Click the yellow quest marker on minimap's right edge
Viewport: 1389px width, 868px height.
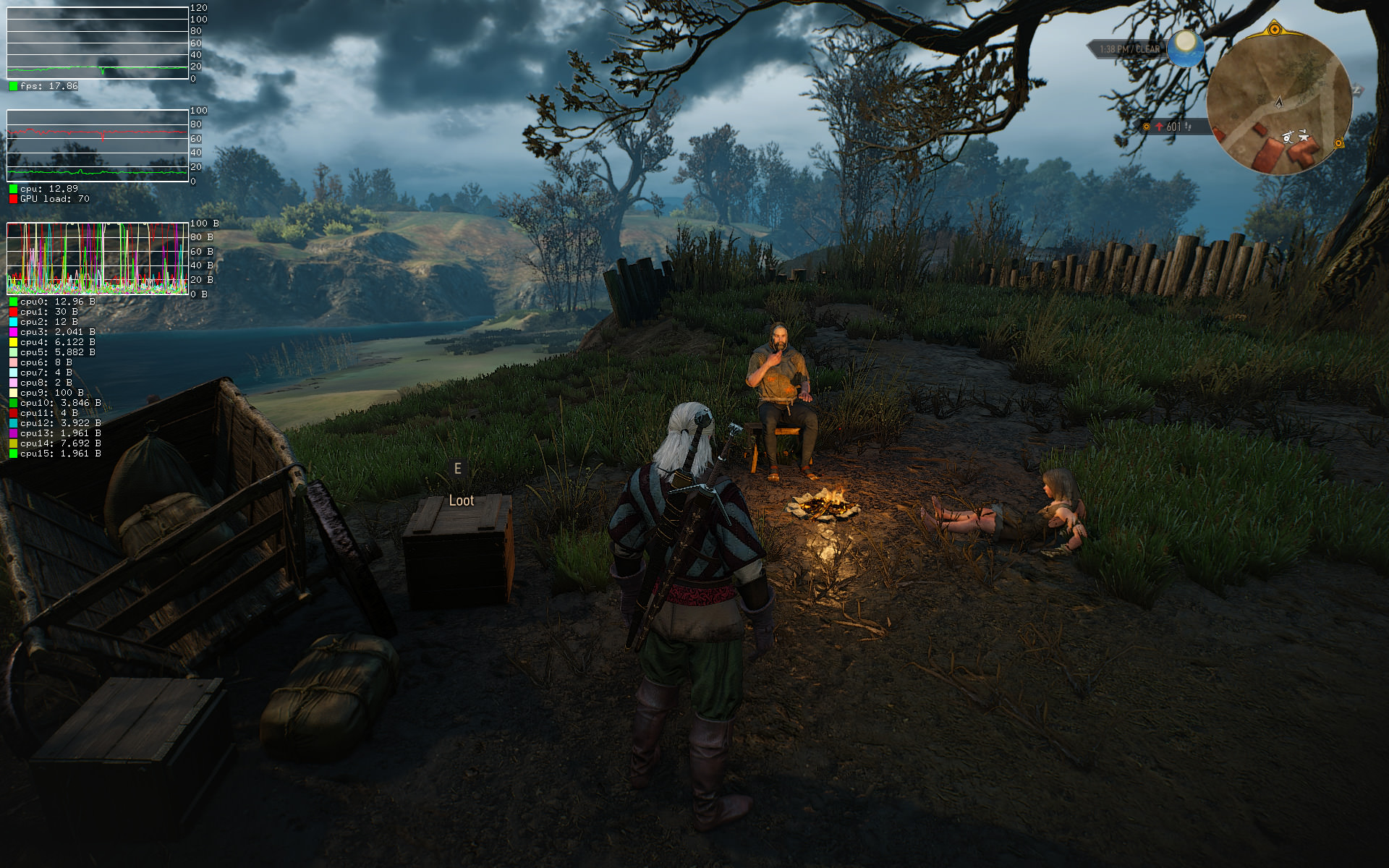click(x=1338, y=143)
